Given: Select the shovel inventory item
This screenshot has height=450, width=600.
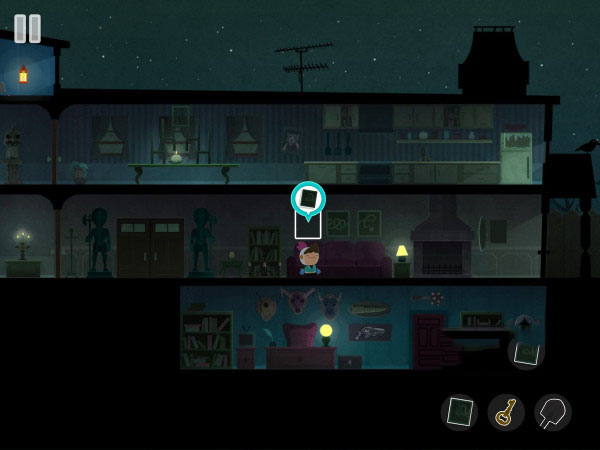Looking at the screenshot, I should point(552,412).
